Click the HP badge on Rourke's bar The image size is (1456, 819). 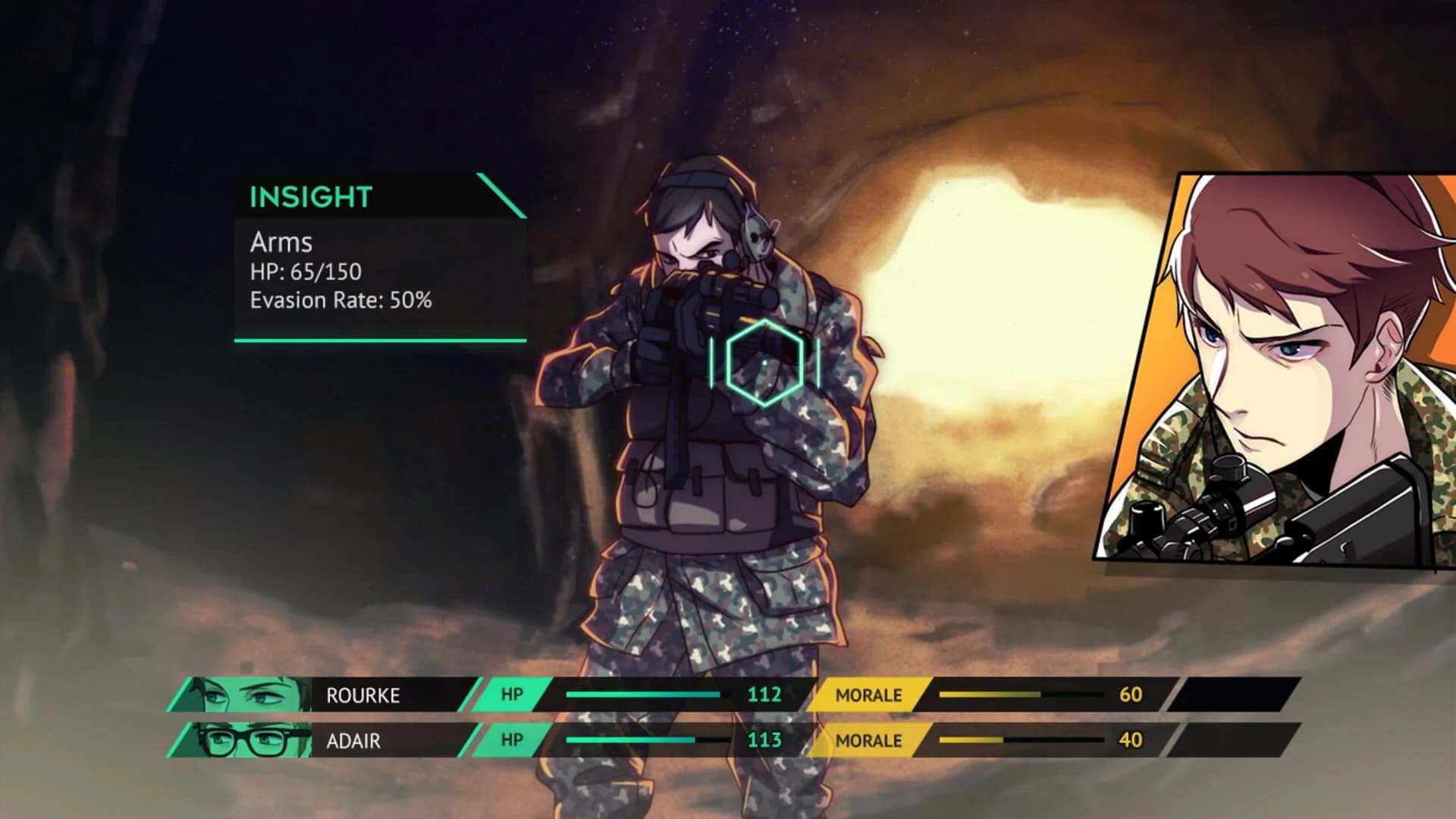point(510,693)
